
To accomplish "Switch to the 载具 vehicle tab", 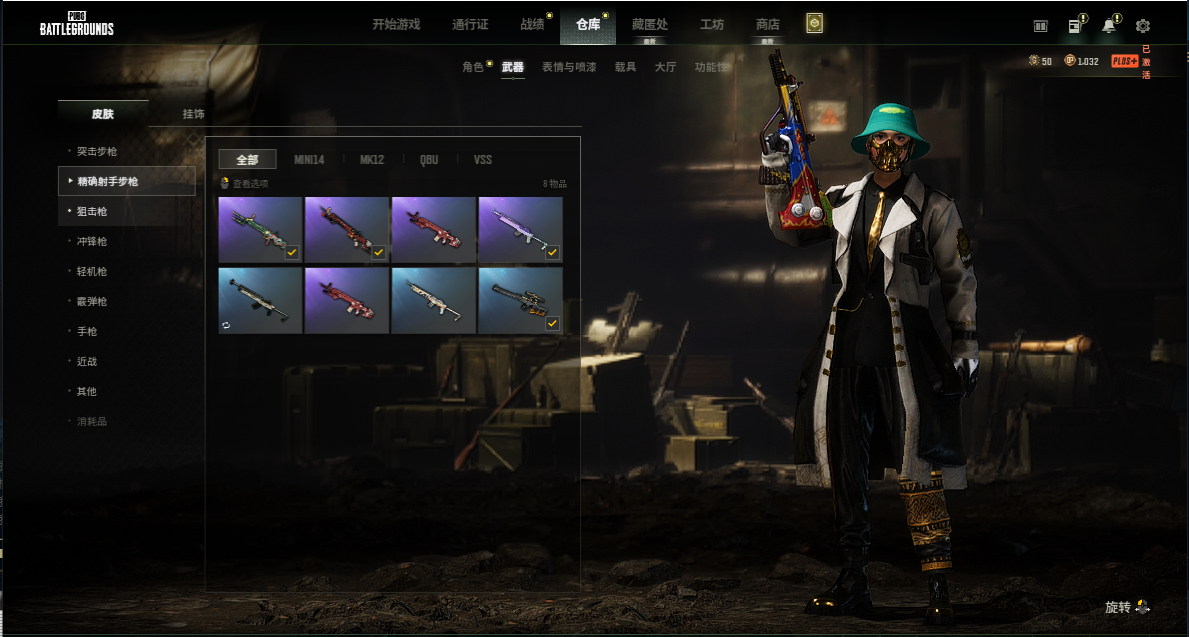I will point(625,67).
